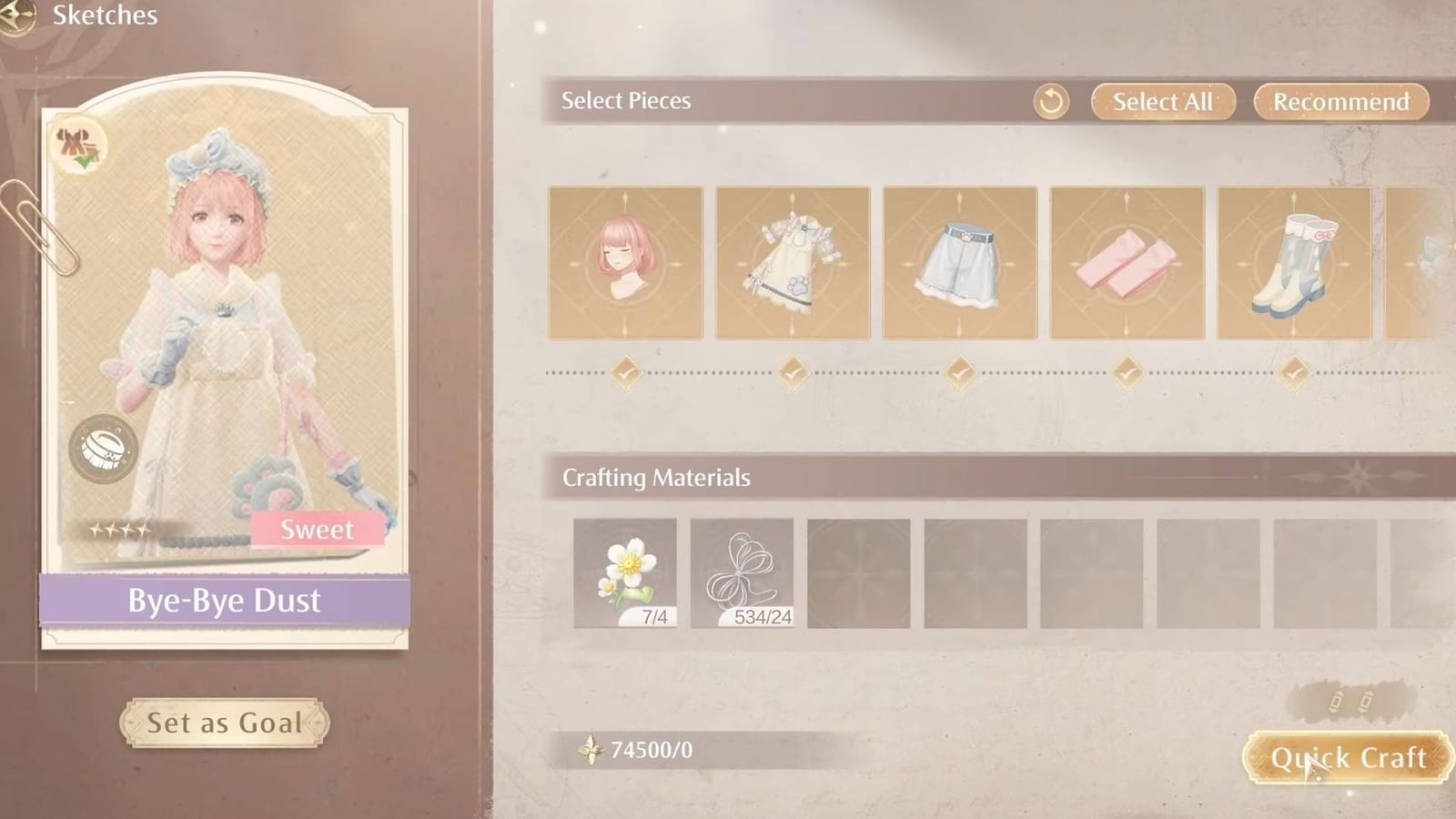Click the thread material showing 534/24
This screenshot has height=819, width=1456.
point(741,572)
